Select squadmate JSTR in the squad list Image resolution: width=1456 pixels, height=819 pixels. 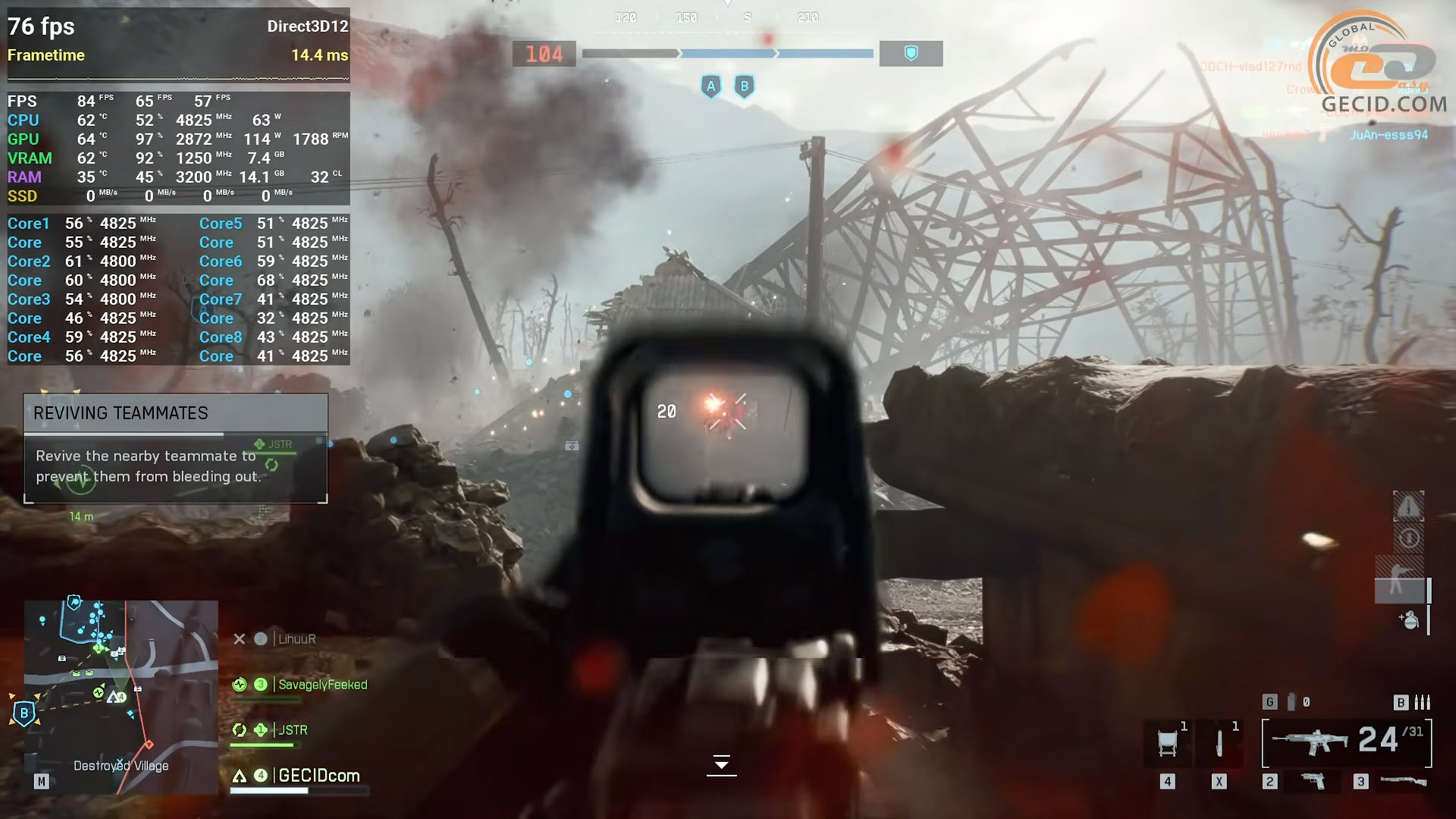tap(293, 730)
